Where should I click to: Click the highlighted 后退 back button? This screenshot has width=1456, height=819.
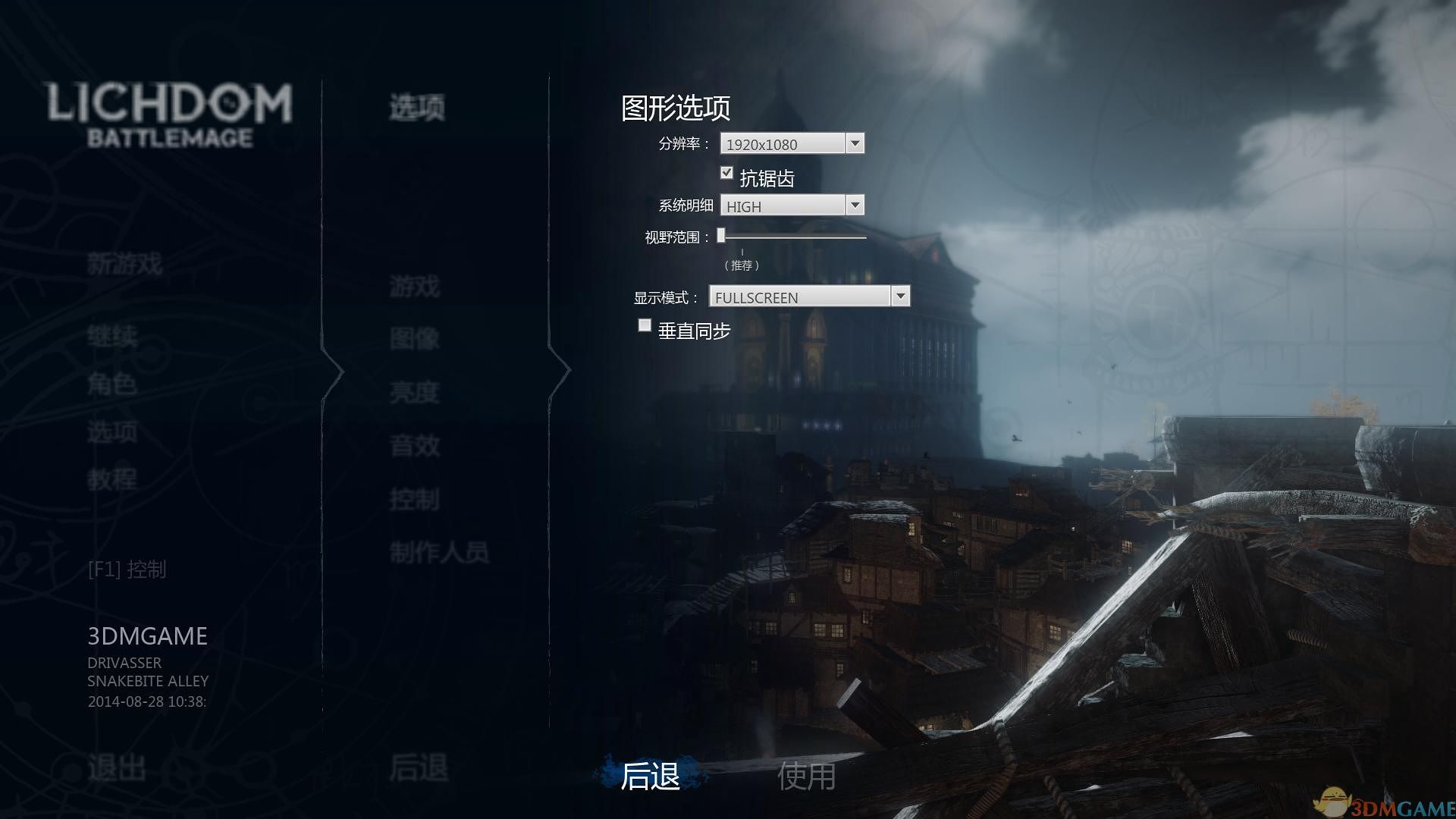click(650, 776)
